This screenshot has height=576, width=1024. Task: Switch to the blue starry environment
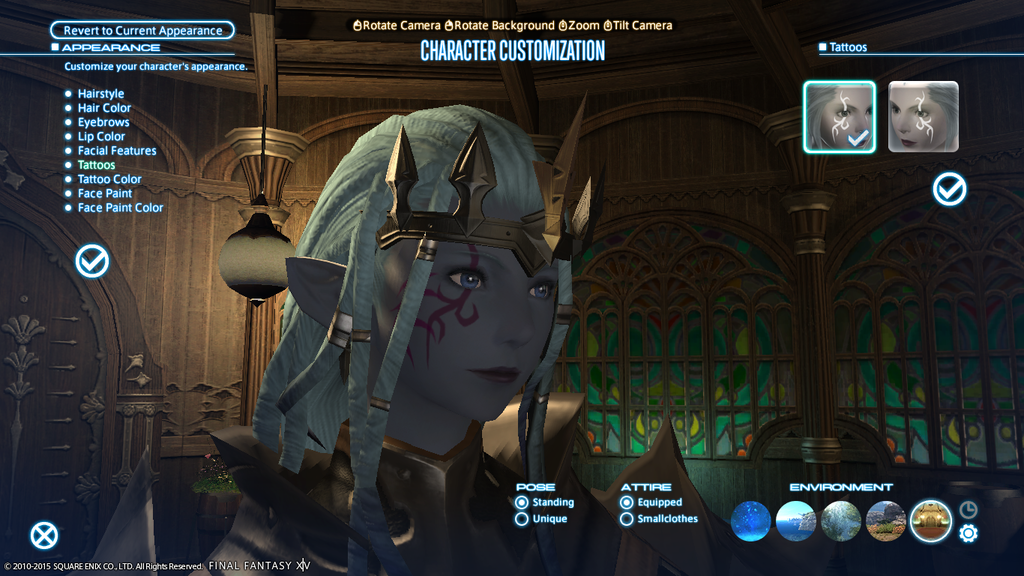click(x=751, y=521)
